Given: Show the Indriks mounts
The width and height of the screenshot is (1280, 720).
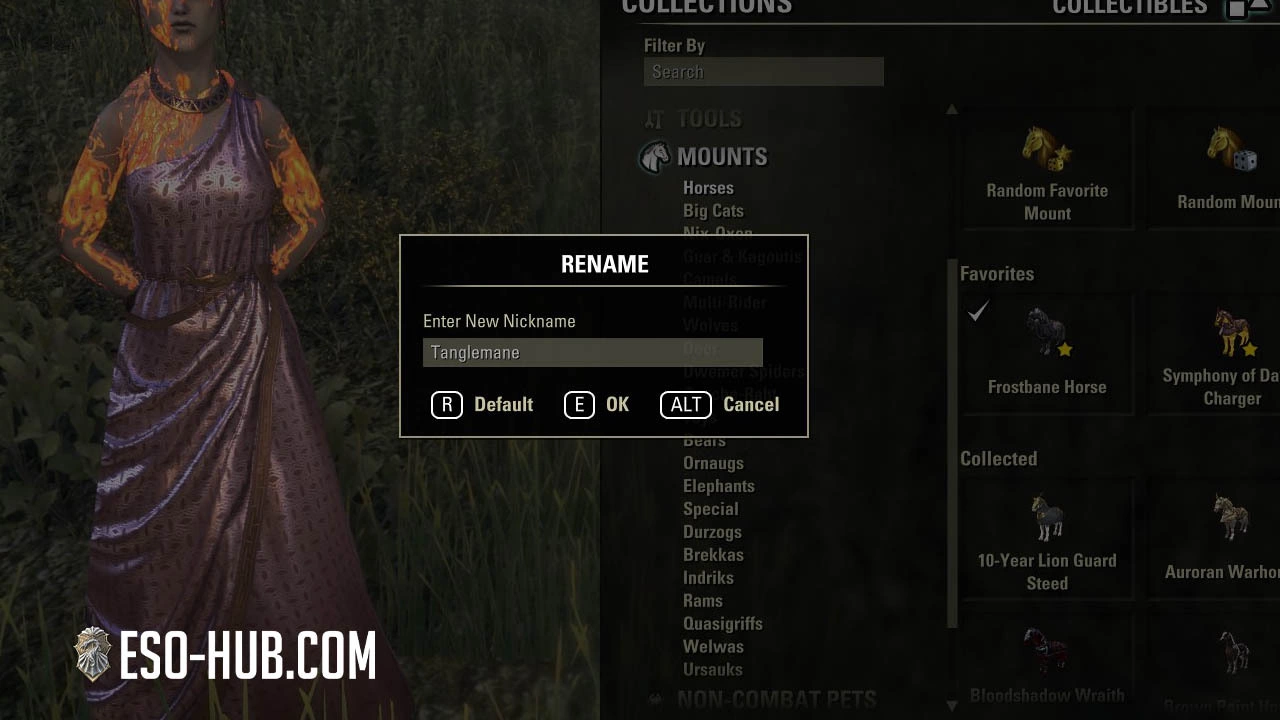Looking at the screenshot, I should click(708, 578).
